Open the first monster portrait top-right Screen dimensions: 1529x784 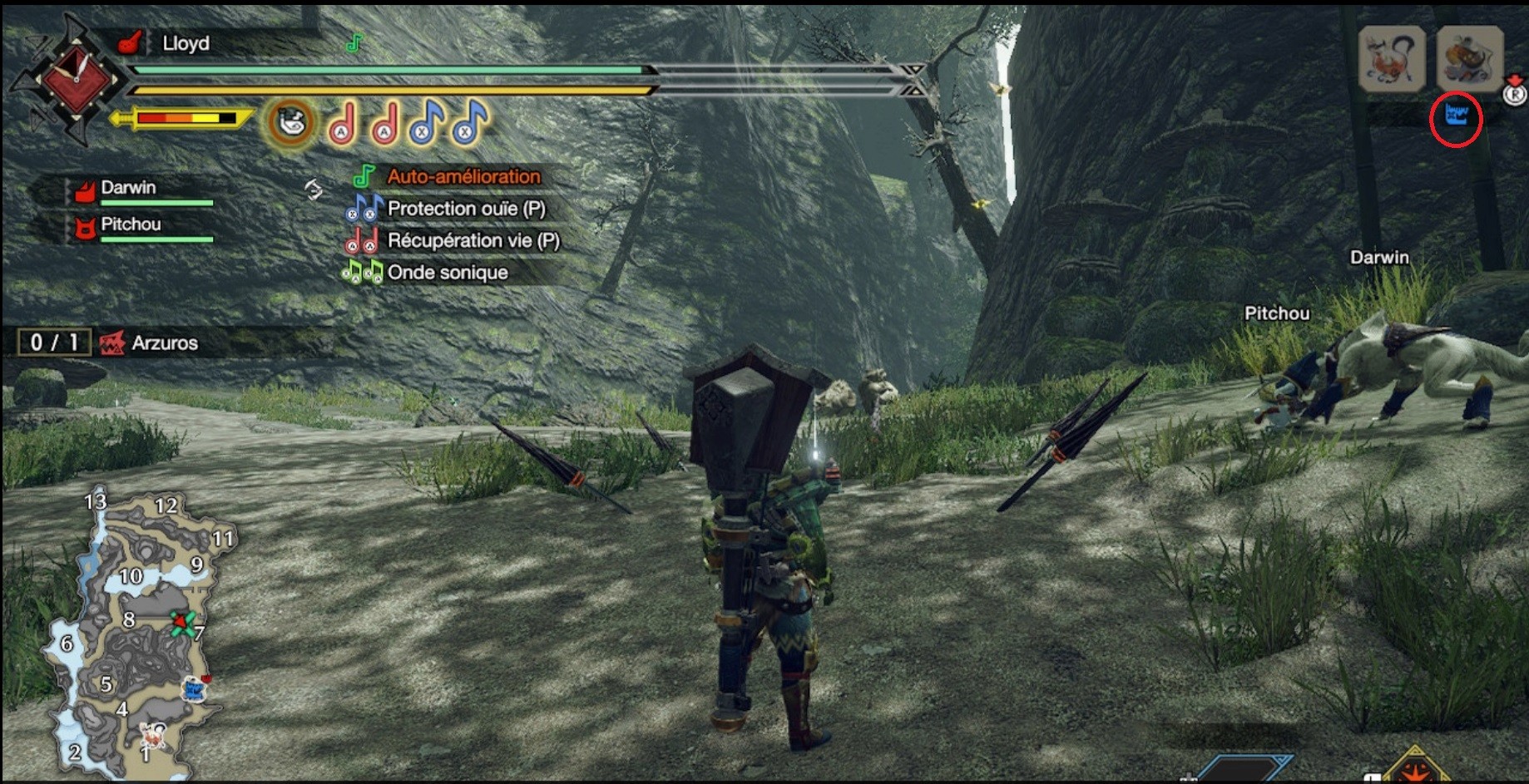1390,57
